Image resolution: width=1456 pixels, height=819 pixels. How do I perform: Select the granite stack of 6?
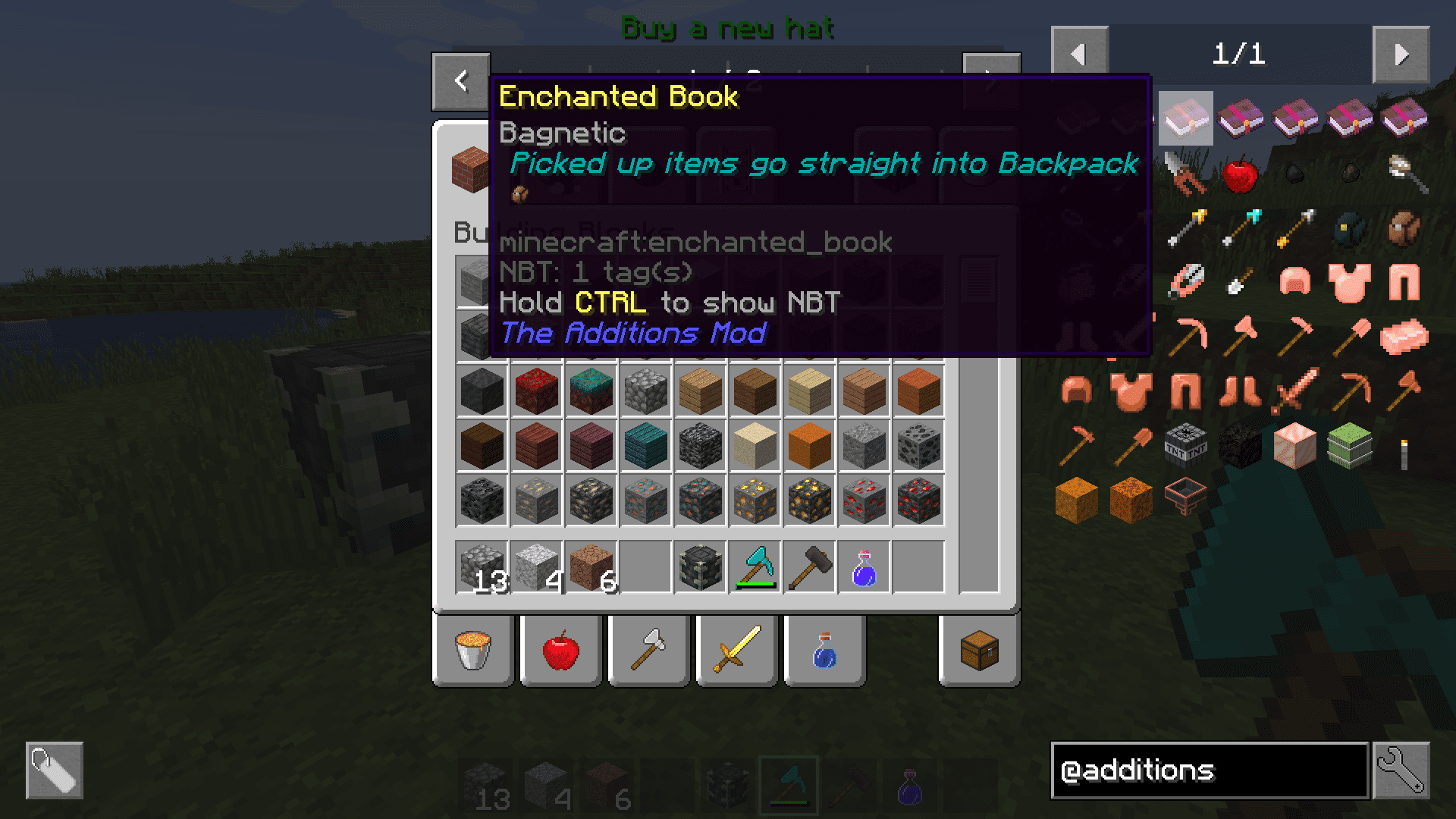click(591, 567)
